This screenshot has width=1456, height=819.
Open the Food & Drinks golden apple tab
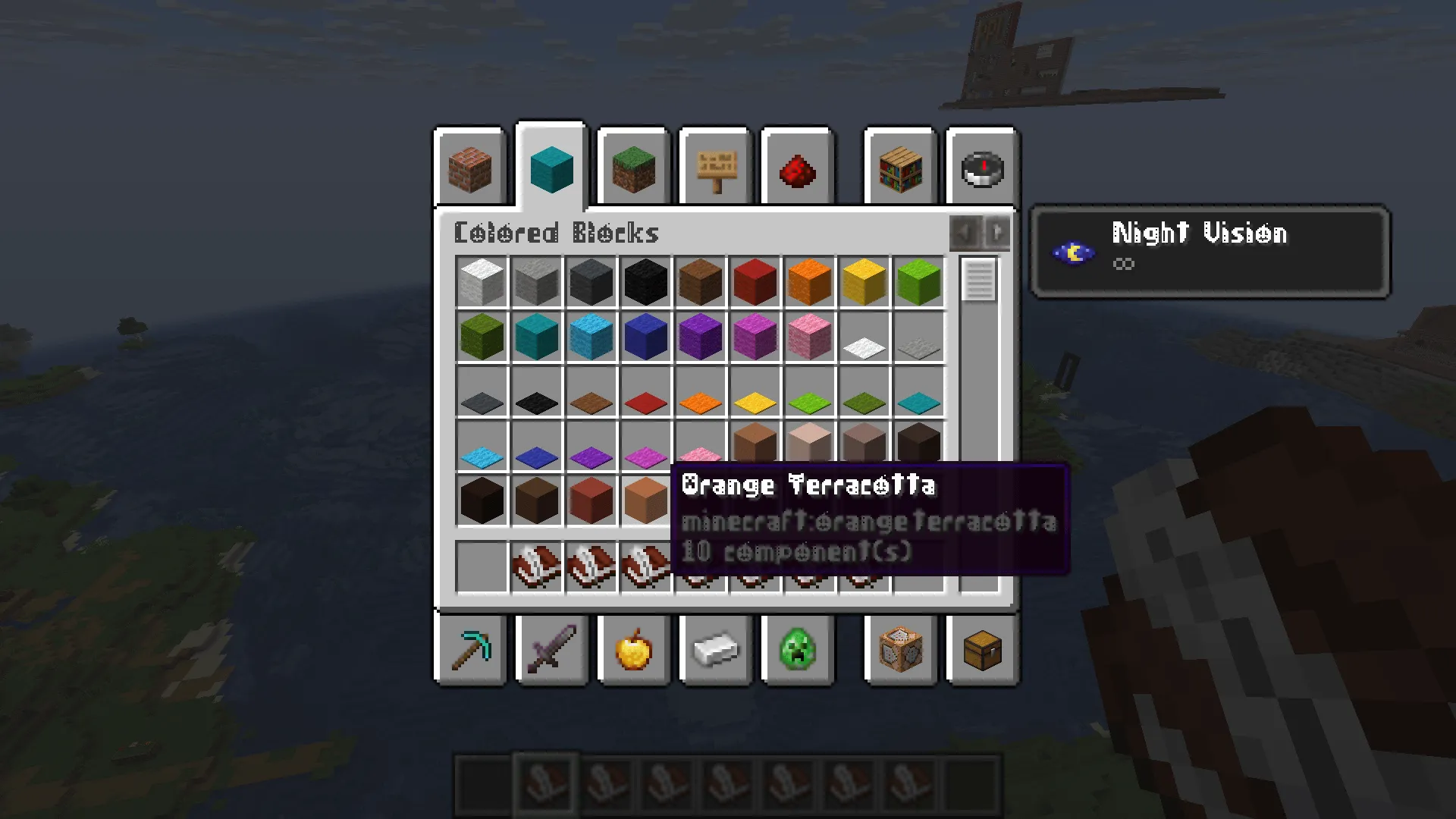(x=633, y=651)
